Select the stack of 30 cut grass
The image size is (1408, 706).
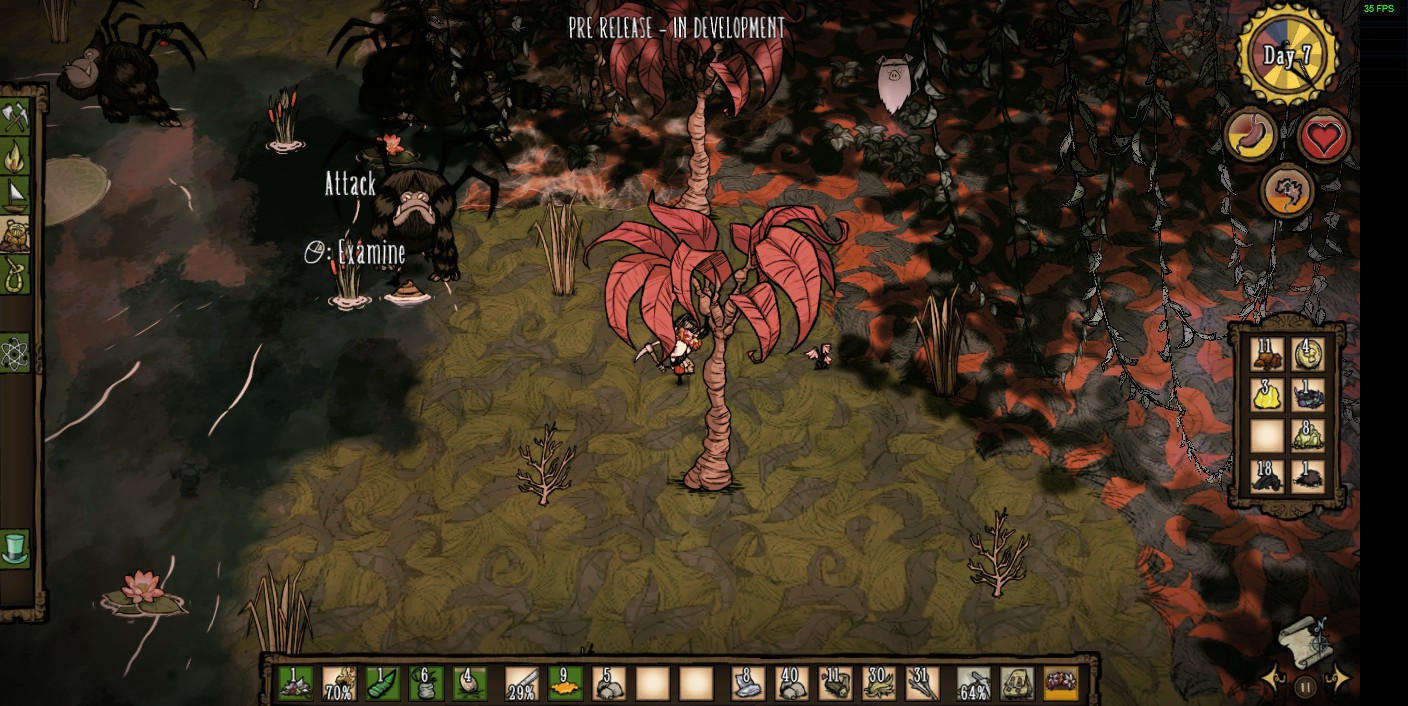[x=879, y=684]
